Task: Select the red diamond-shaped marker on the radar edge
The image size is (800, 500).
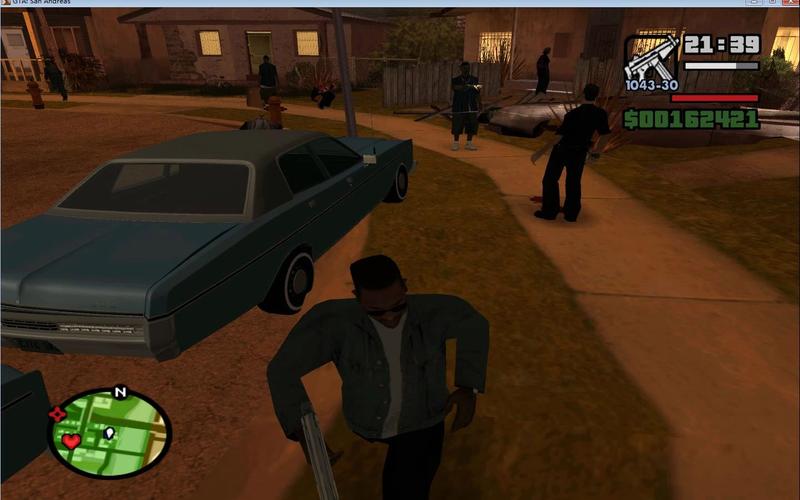Action: 57,413
